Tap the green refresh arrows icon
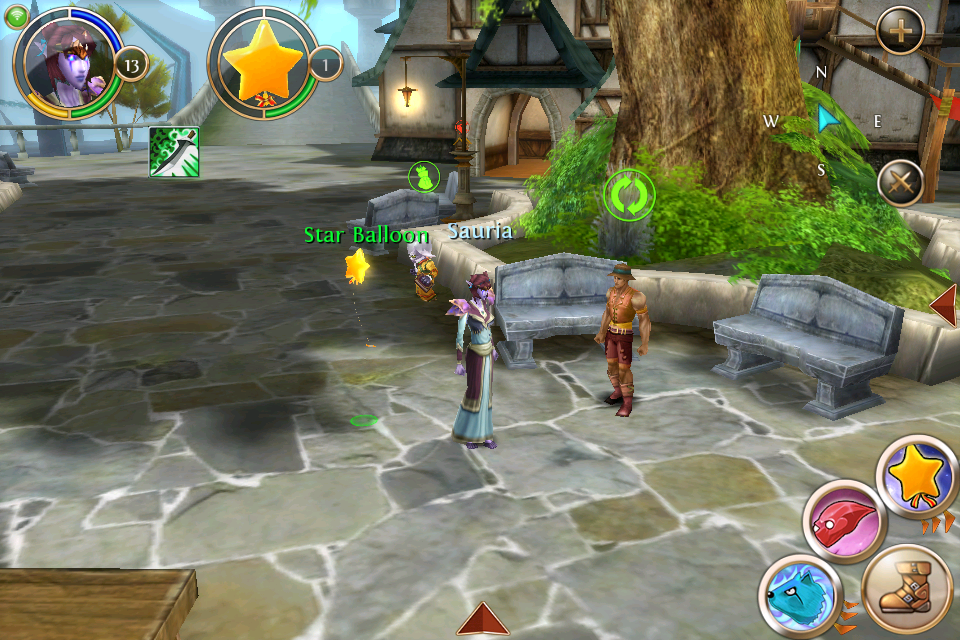The image size is (960, 640). (x=629, y=194)
